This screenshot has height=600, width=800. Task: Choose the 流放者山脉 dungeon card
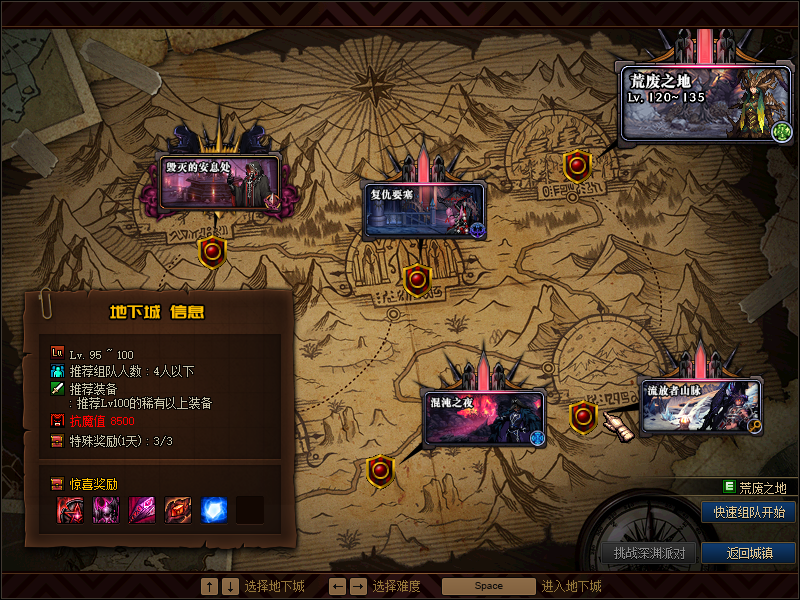[700, 406]
